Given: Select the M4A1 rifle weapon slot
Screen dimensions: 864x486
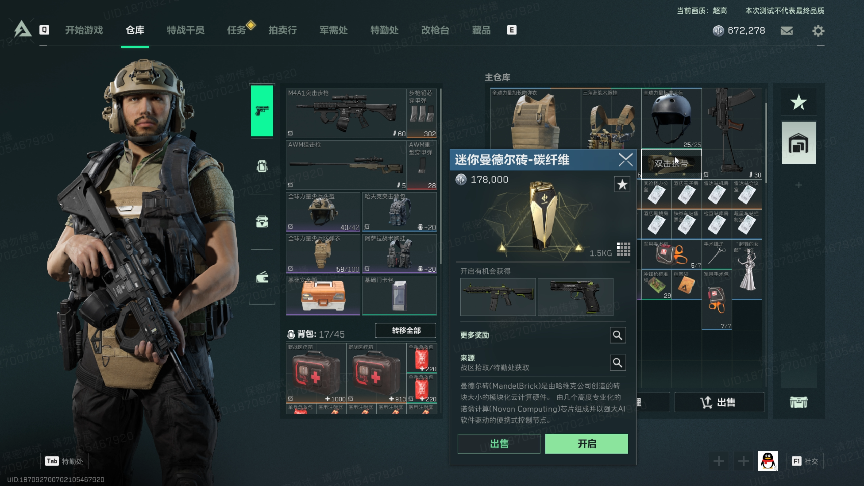Looking at the screenshot, I should click(x=346, y=112).
